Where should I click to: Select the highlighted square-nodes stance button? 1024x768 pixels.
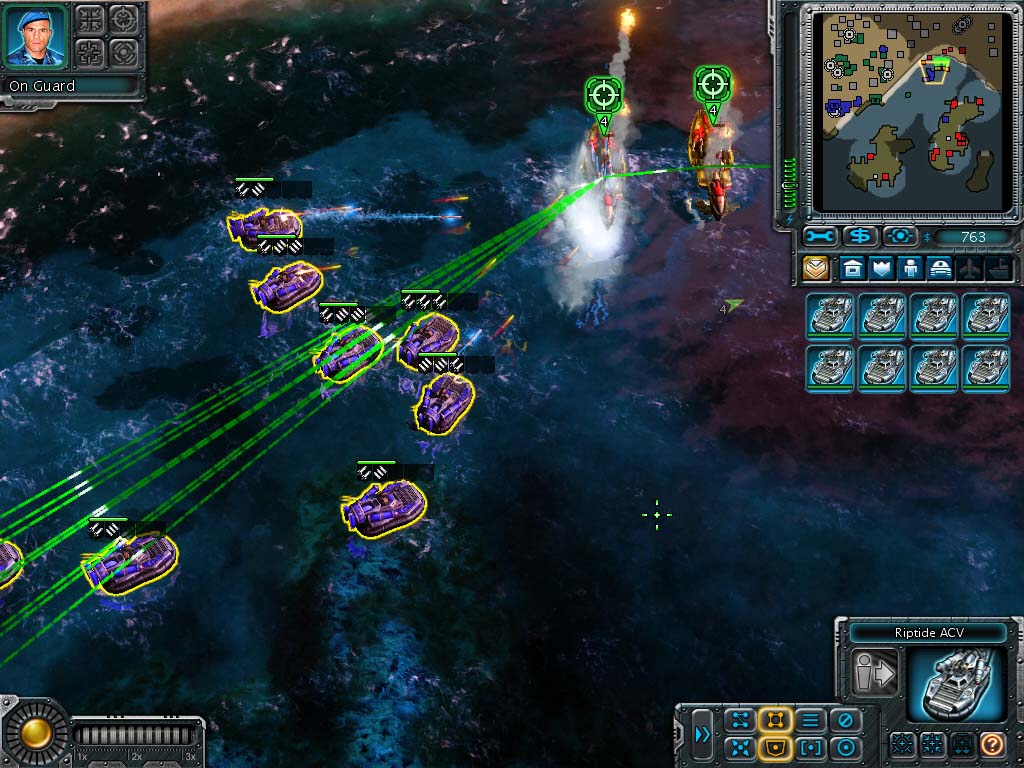click(775, 720)
